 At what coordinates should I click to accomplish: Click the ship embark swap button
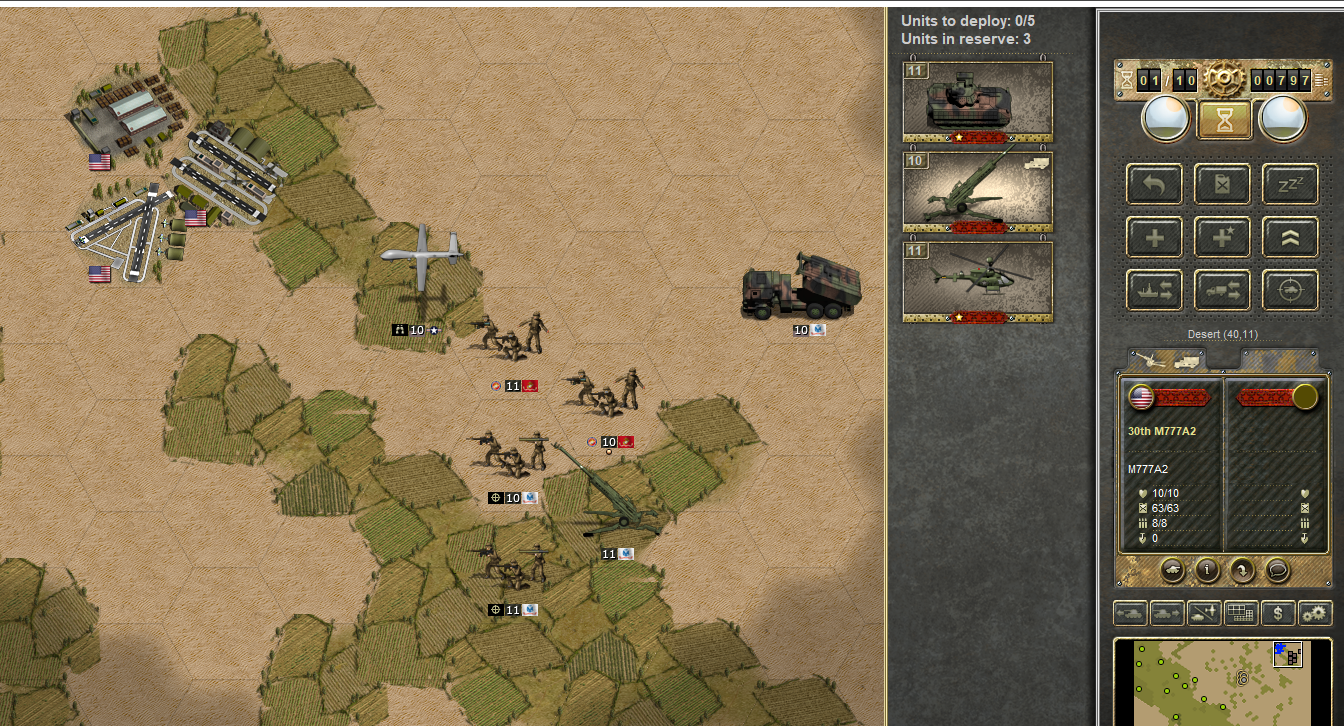pos(1155,290)
